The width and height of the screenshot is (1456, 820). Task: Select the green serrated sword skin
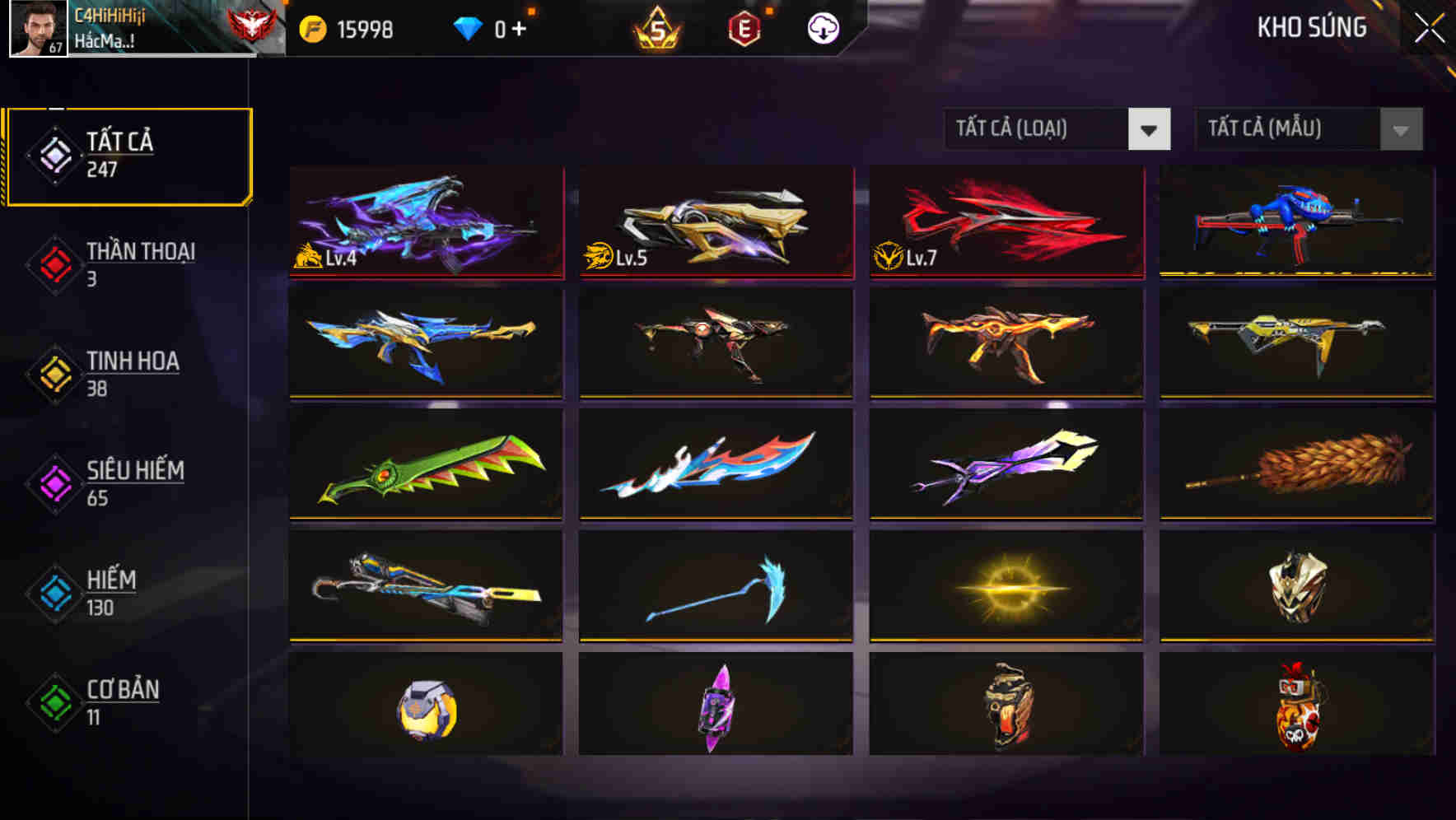(x=427, y=466)
